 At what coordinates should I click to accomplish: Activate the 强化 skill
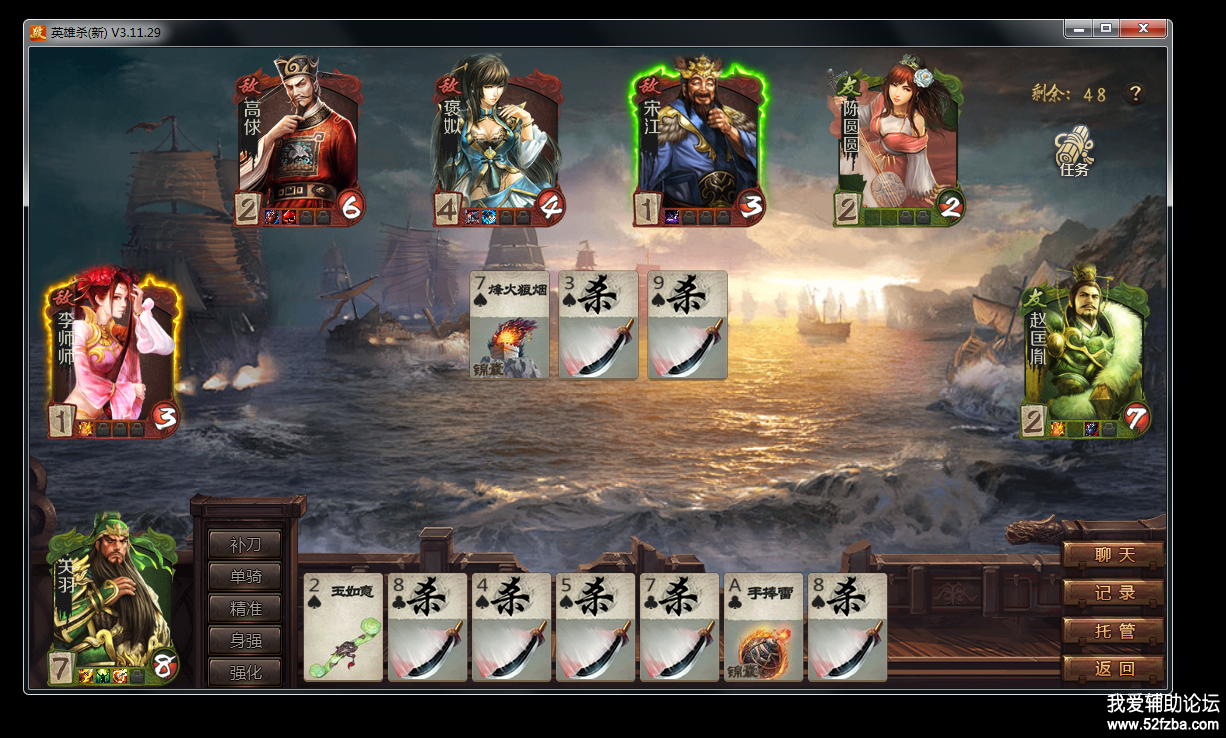pyautogui.click(x=245, y=672)
